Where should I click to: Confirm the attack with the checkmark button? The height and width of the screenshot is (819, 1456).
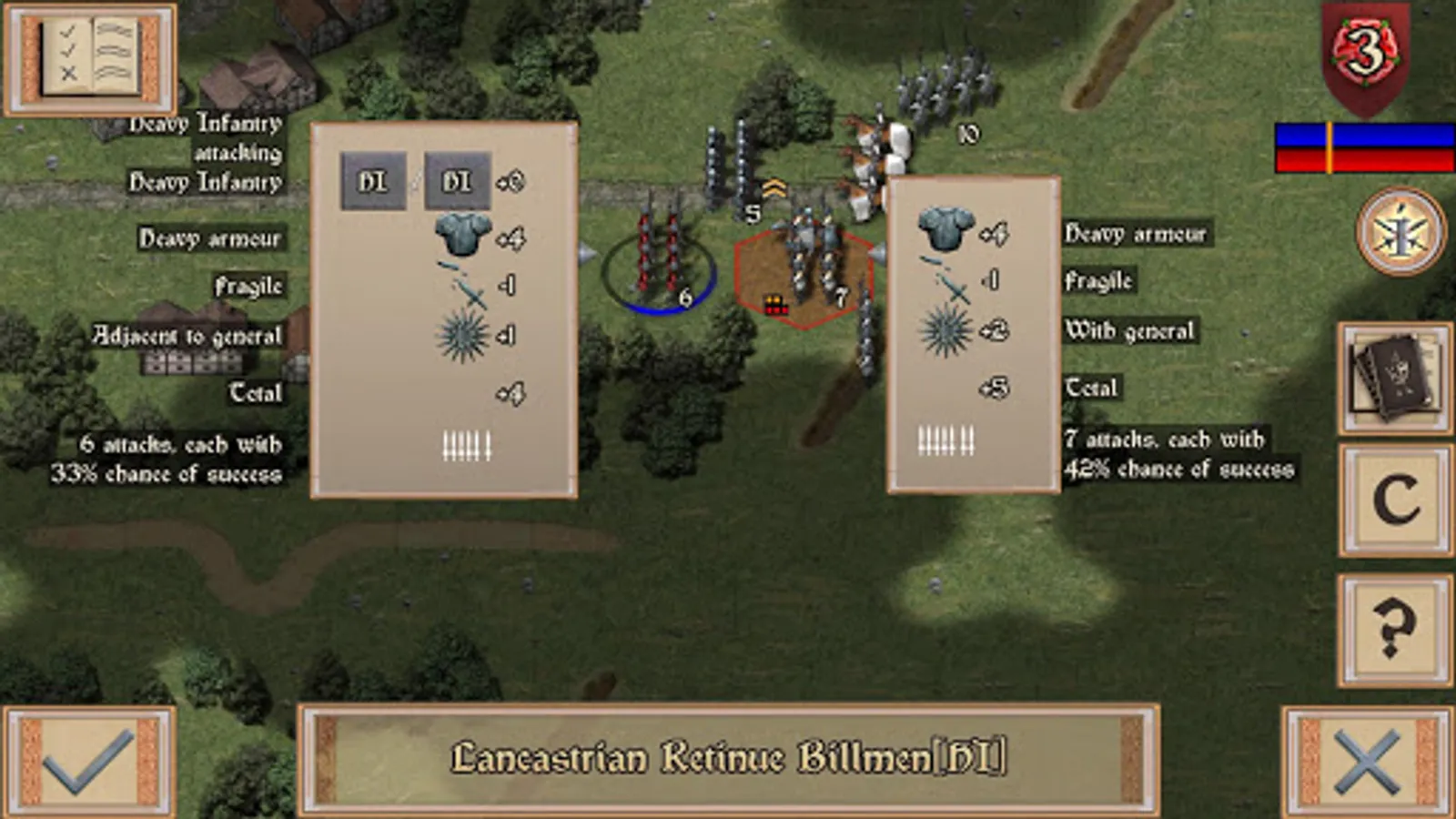[89, 761]
